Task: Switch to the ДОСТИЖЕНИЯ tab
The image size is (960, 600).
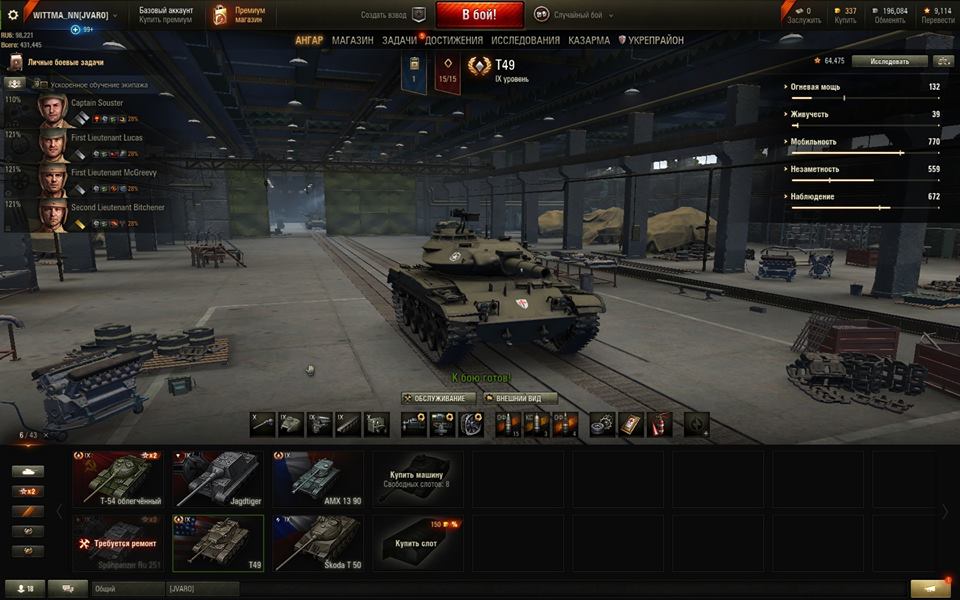Action: [x=453, y=41]
